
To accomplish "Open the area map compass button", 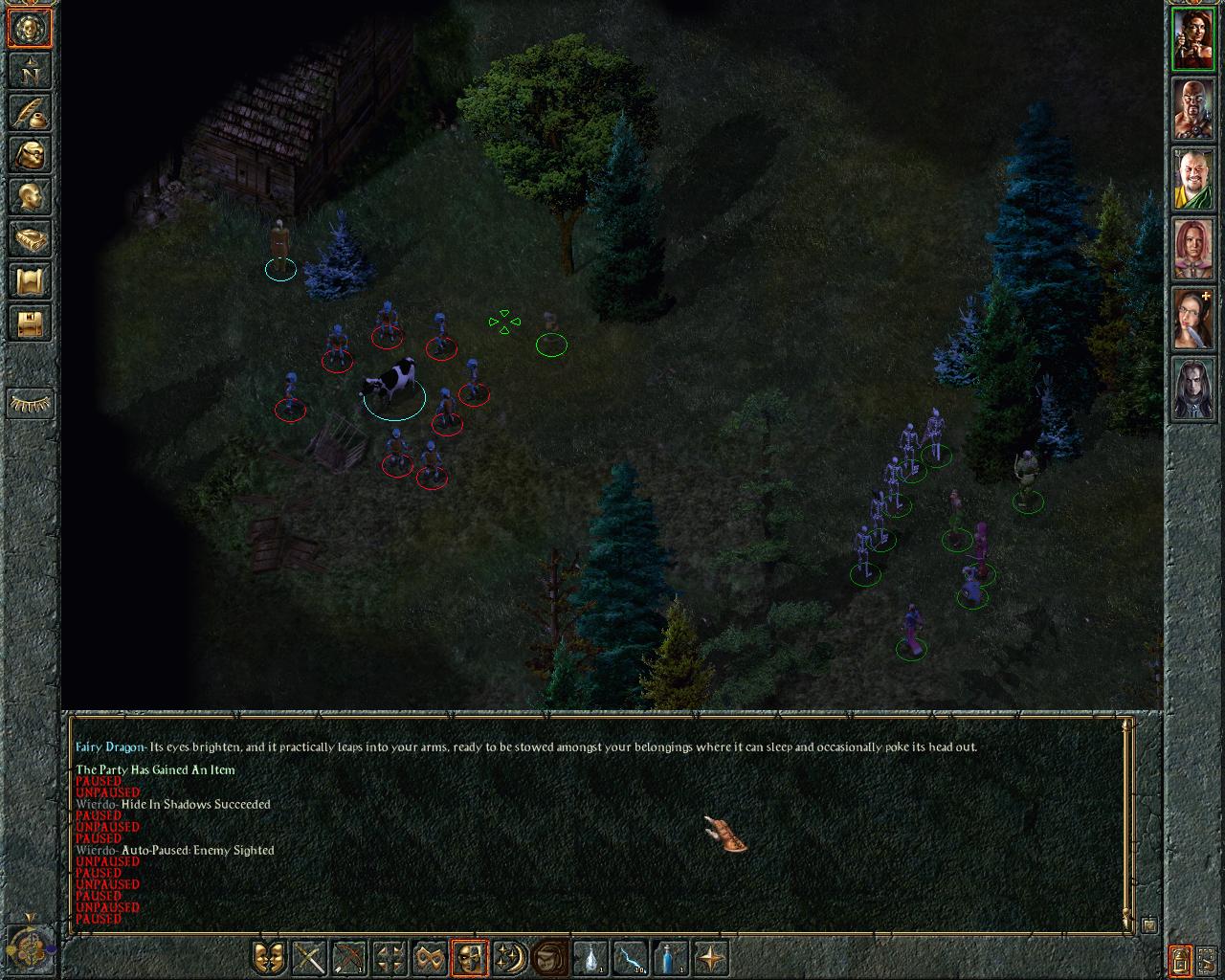I will point(30,70).
